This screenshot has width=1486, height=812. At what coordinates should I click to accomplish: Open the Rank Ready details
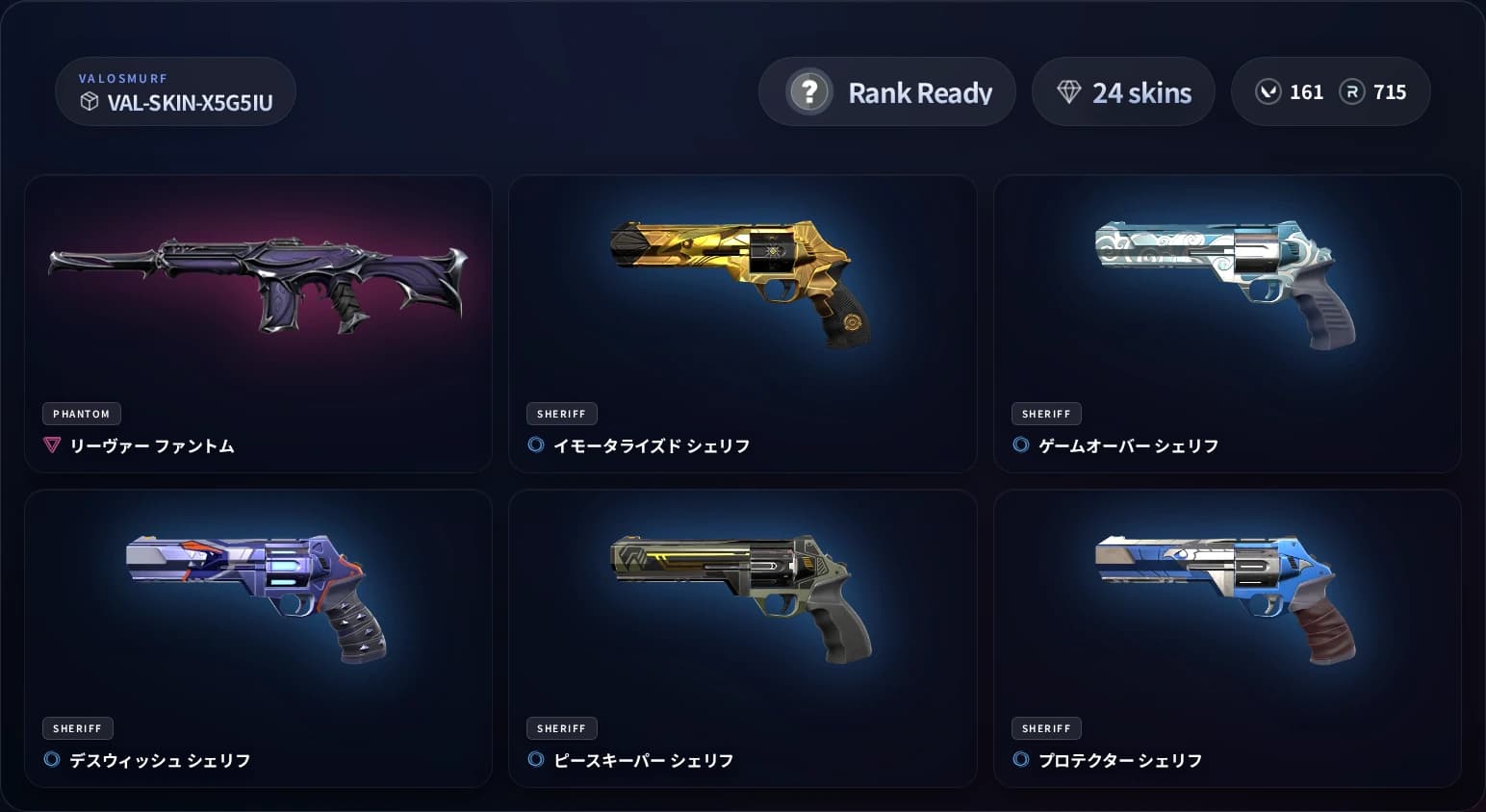coord(886,91)
